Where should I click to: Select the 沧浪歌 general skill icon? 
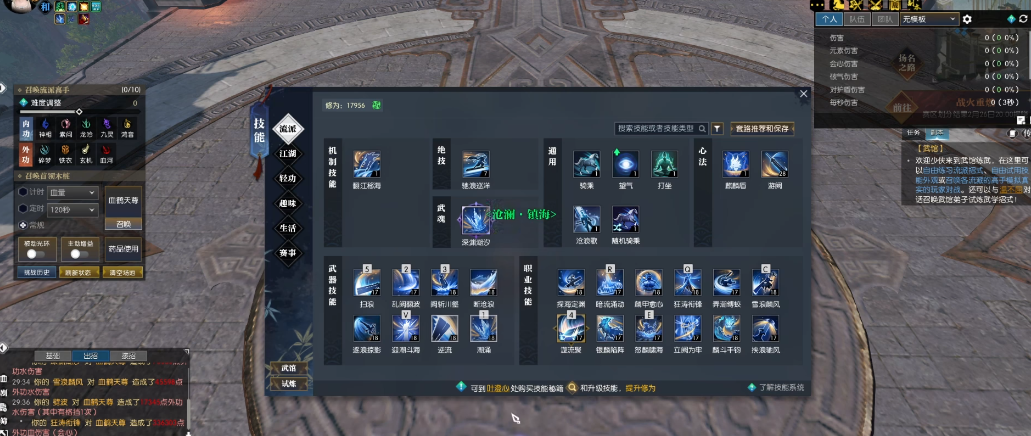click(587, 219)
